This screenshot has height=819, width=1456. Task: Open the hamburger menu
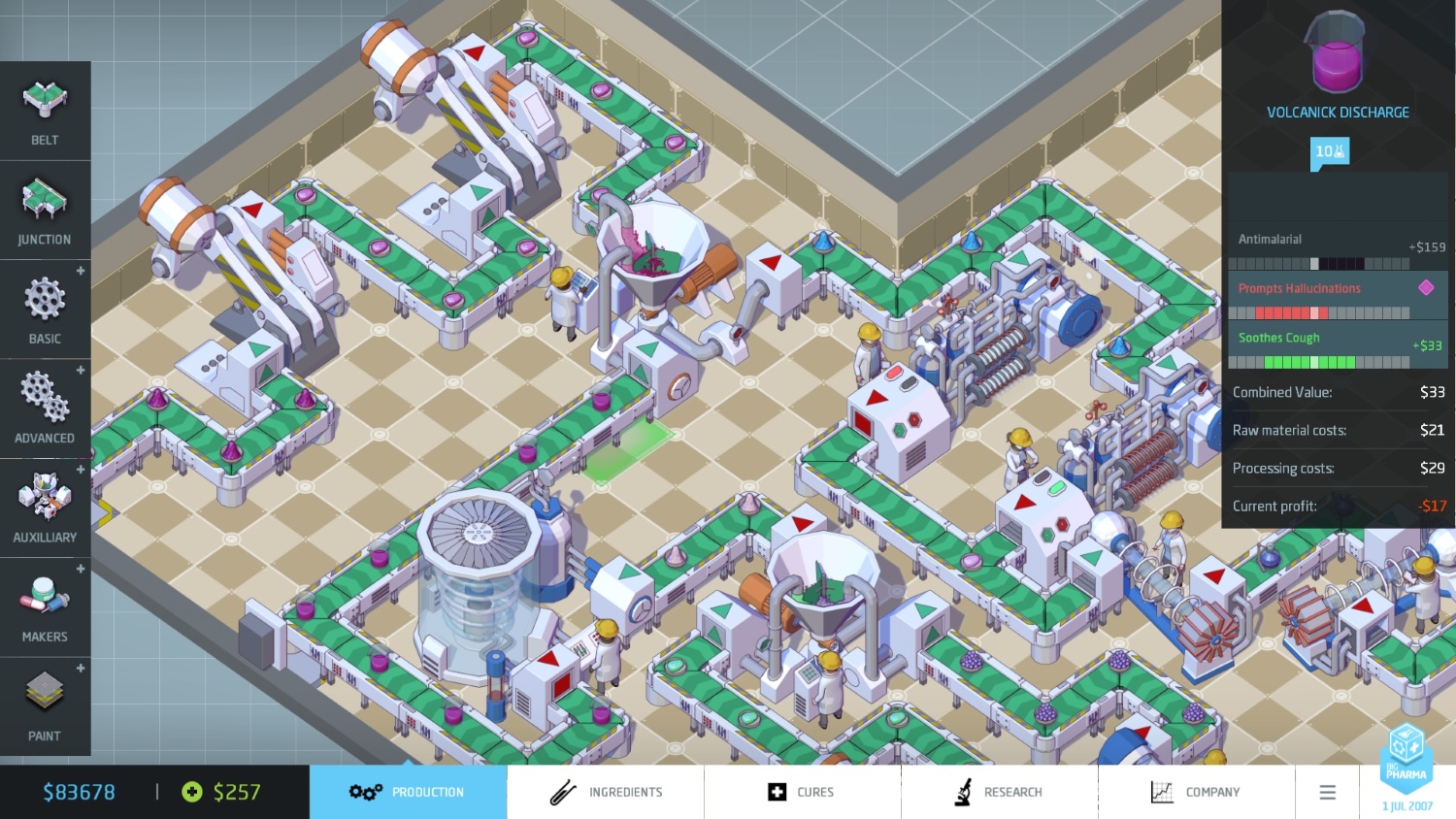tap(1327, 792)
